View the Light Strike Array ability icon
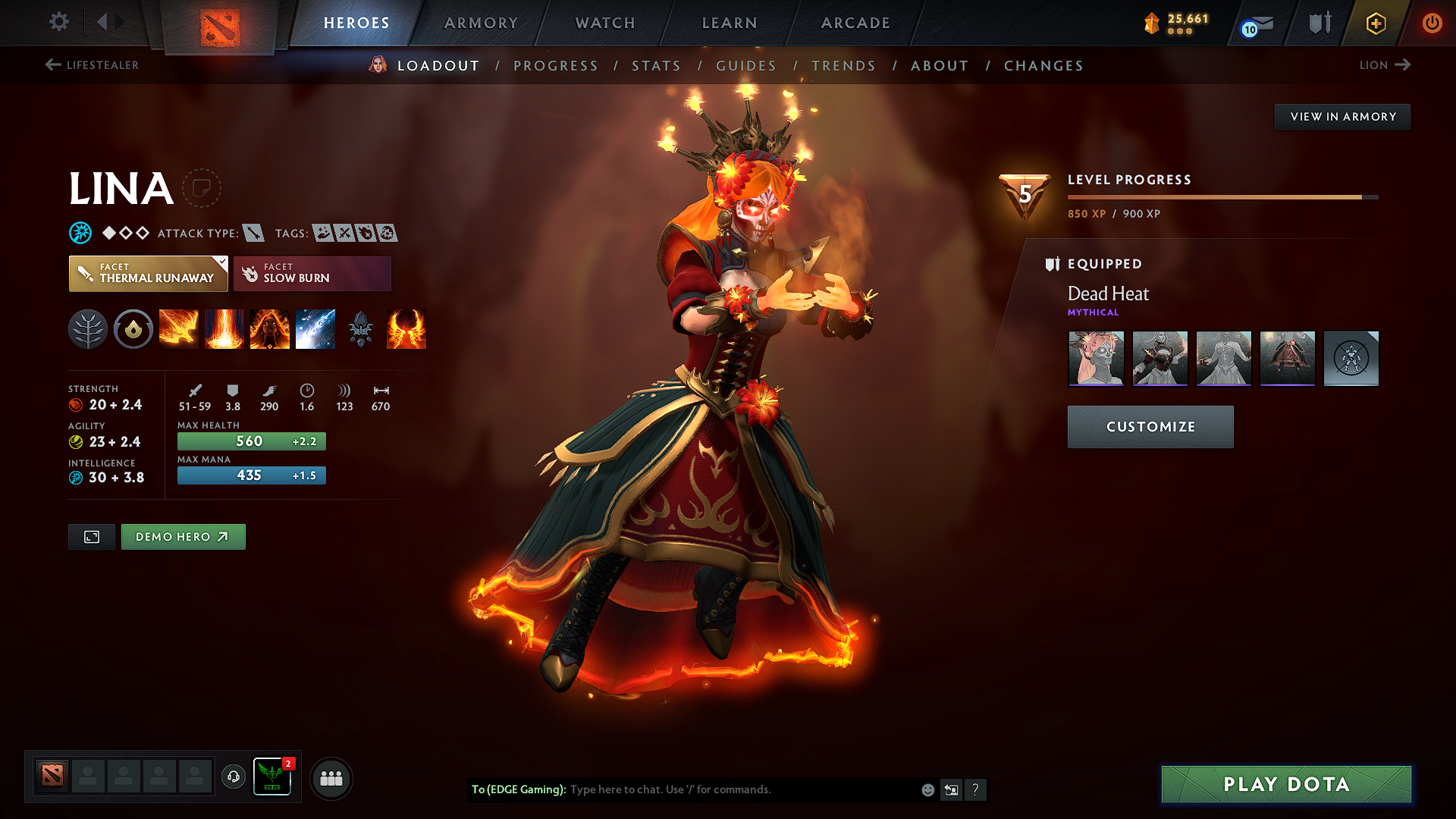Screen dimensions: 1456x819 224,329
